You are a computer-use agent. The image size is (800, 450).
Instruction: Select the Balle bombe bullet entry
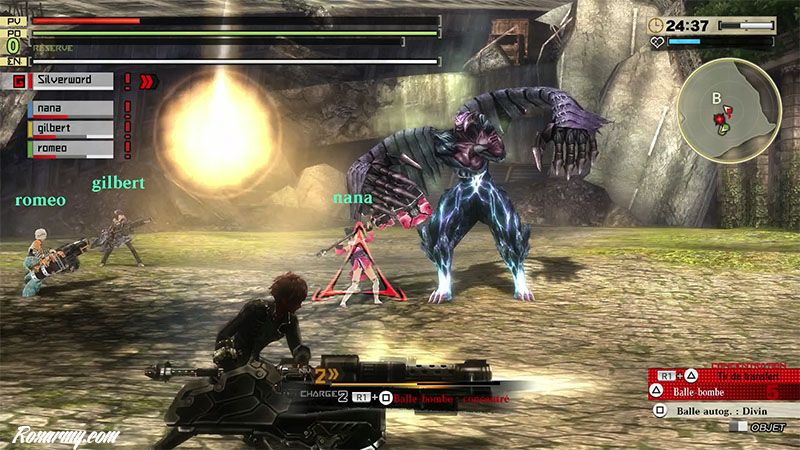pyautogui.click(x=710, y=390)
